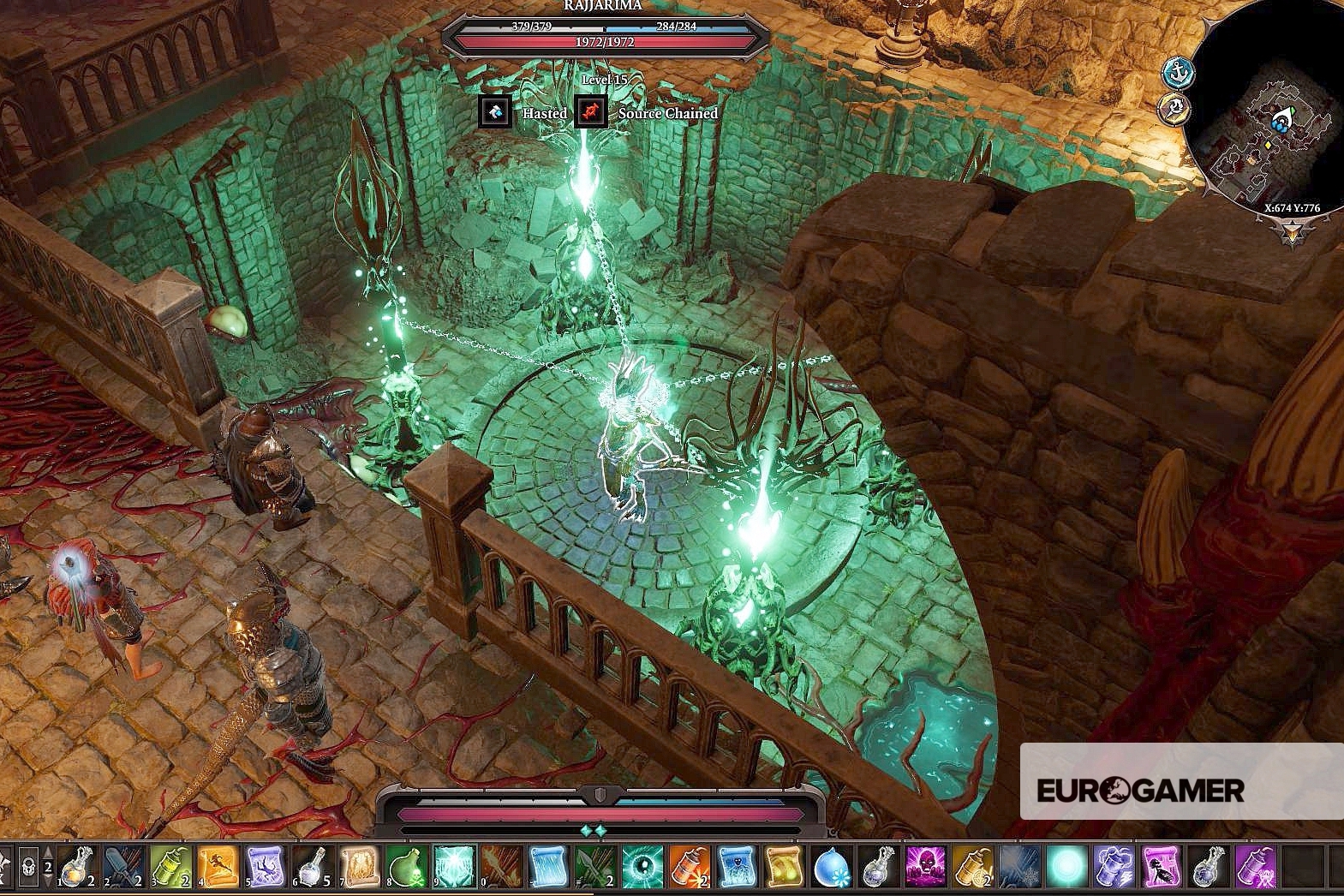Image resolution: width=1344 pixels, height=896 pixels.
Task: Activate the glowing cyan orb skill
Action: pyautogui.click(x=1067, y=867)
